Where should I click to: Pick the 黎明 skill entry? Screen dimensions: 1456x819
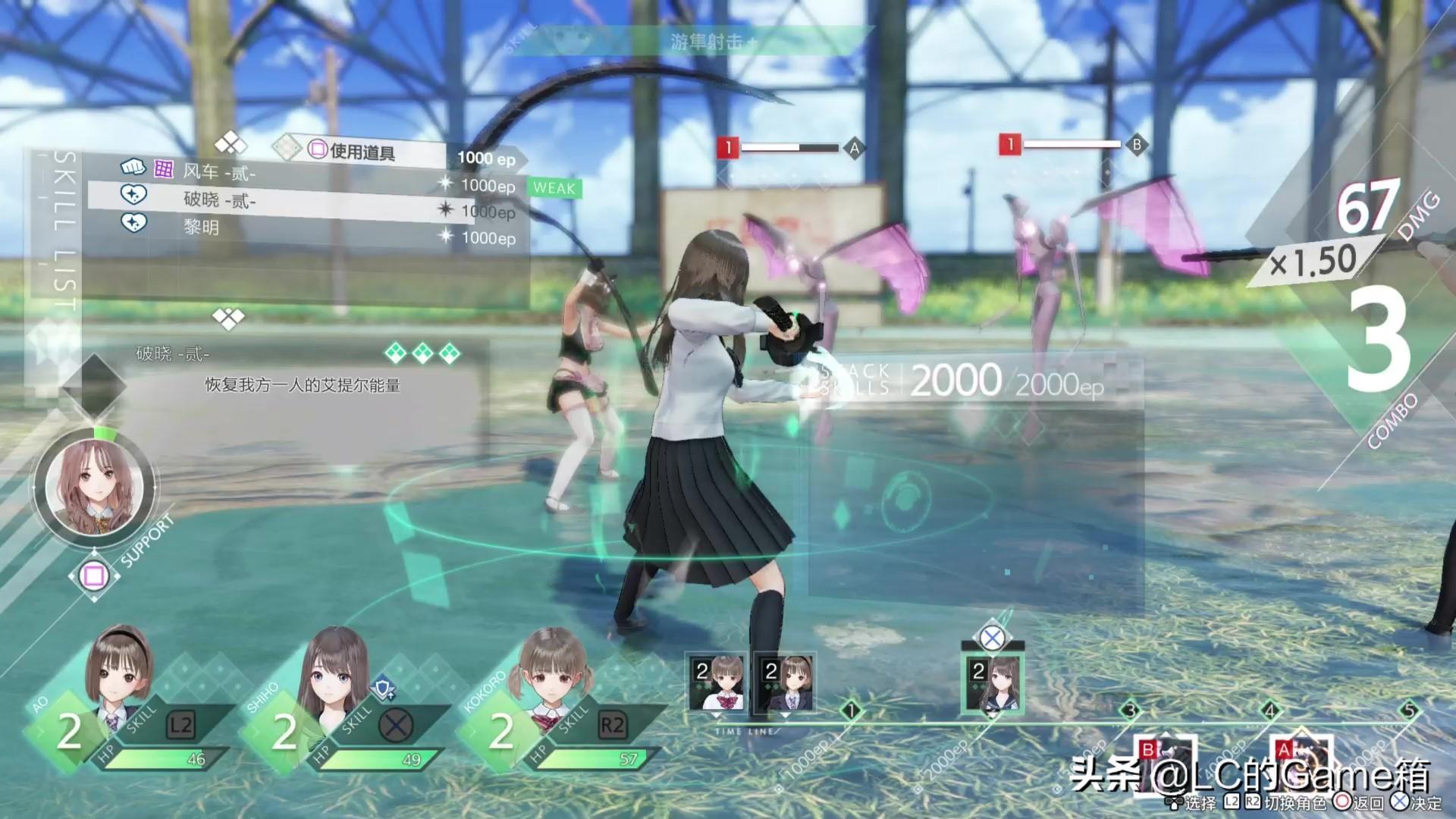pos(202,227)
